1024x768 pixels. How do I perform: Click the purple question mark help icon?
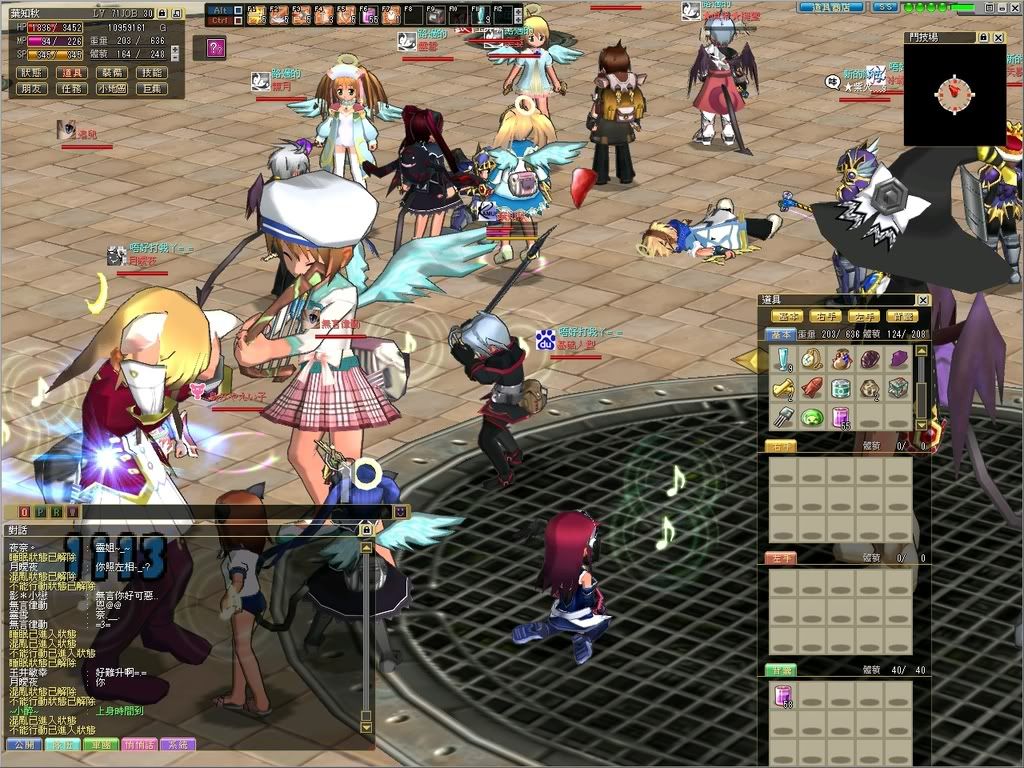tap(215, 47)
